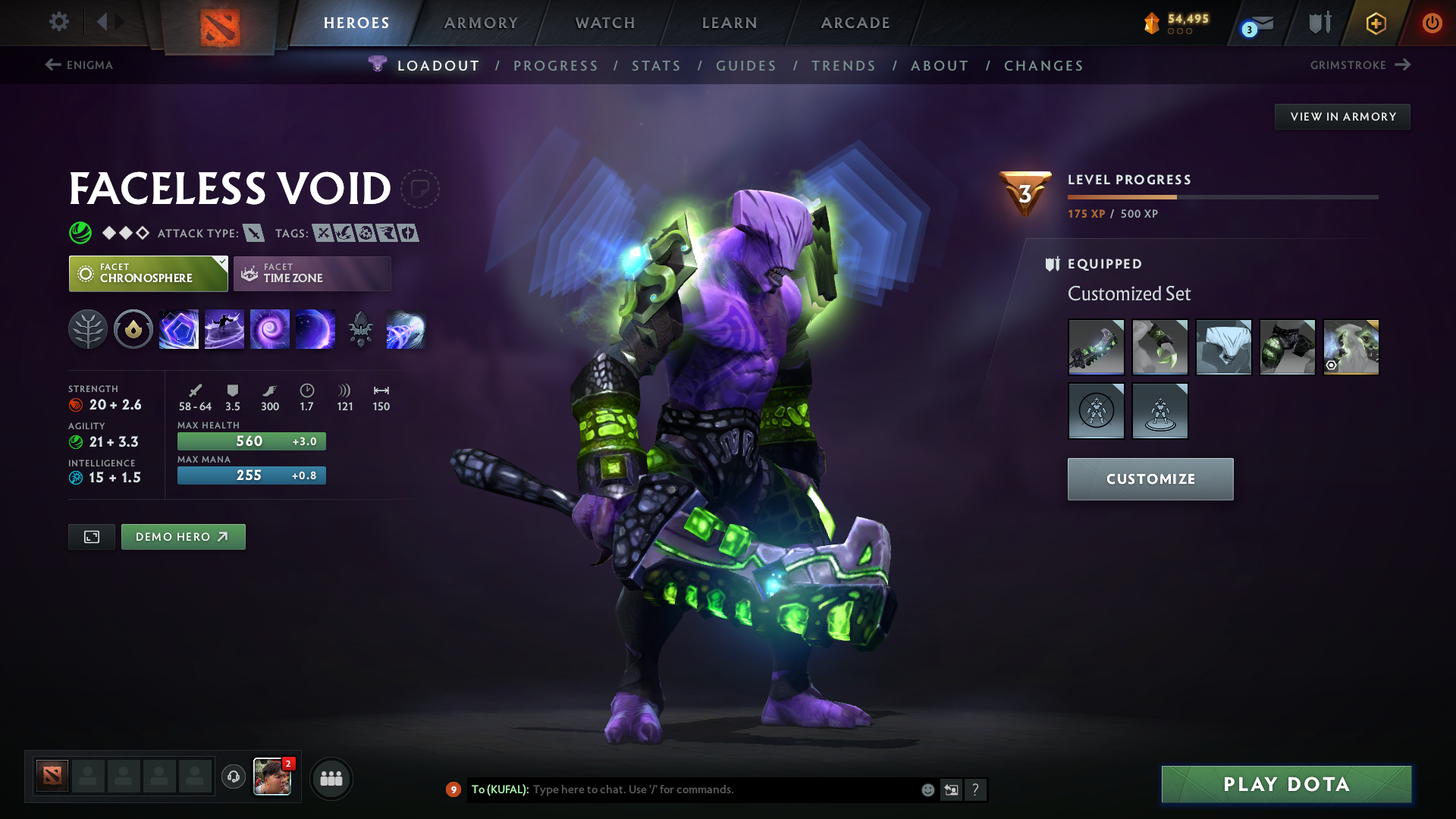
Task: Click the Level Progress XP bar
Action: (1222, 196)
